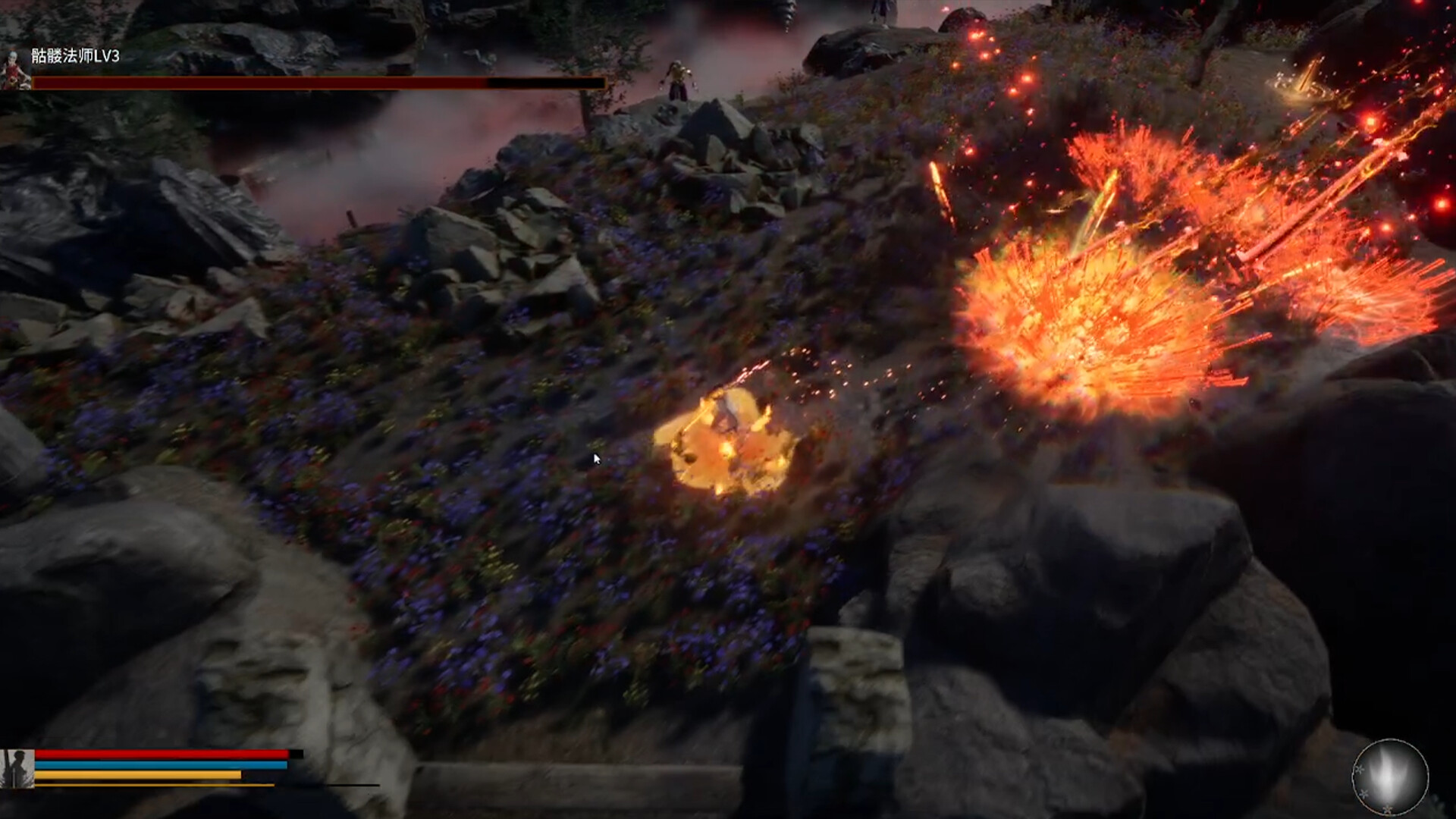Select the upper star marker on the skill orb ring
This screenshot has height=819, width=1456.
tap(1358, 768)
